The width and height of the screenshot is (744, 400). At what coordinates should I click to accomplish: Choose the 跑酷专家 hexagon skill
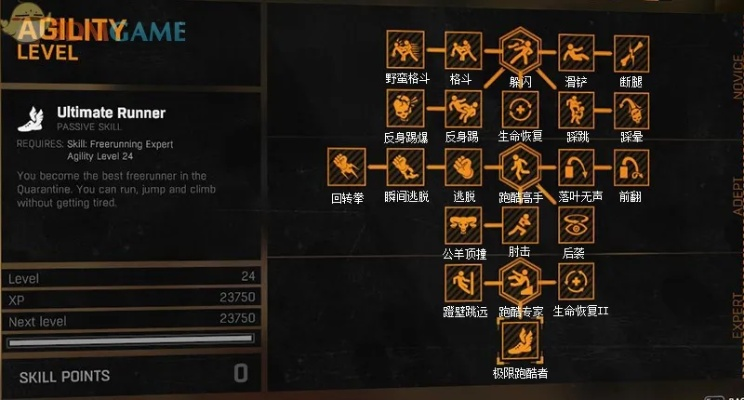tap(519, 281)
